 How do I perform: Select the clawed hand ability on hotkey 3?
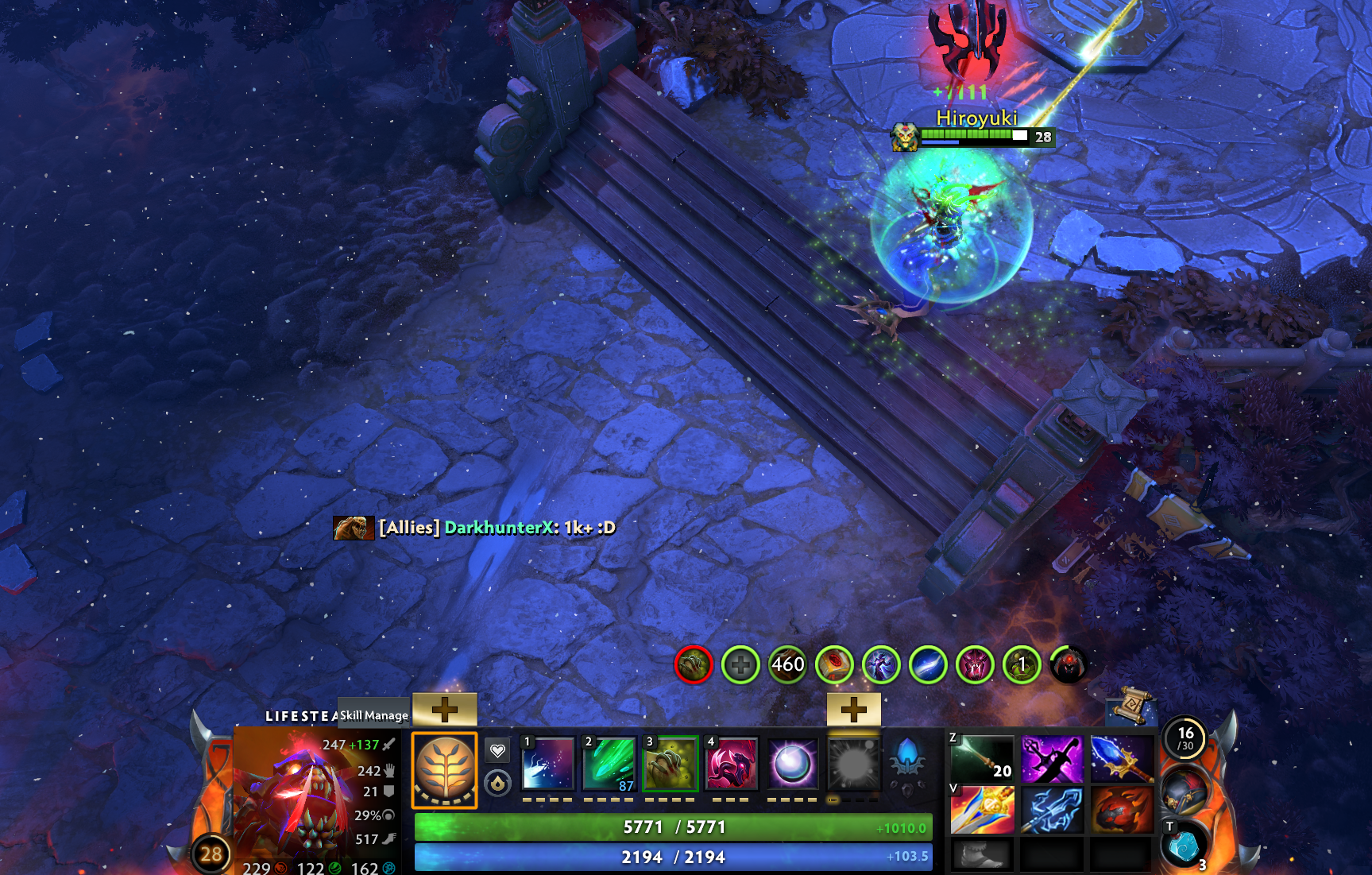click(670, 764)
